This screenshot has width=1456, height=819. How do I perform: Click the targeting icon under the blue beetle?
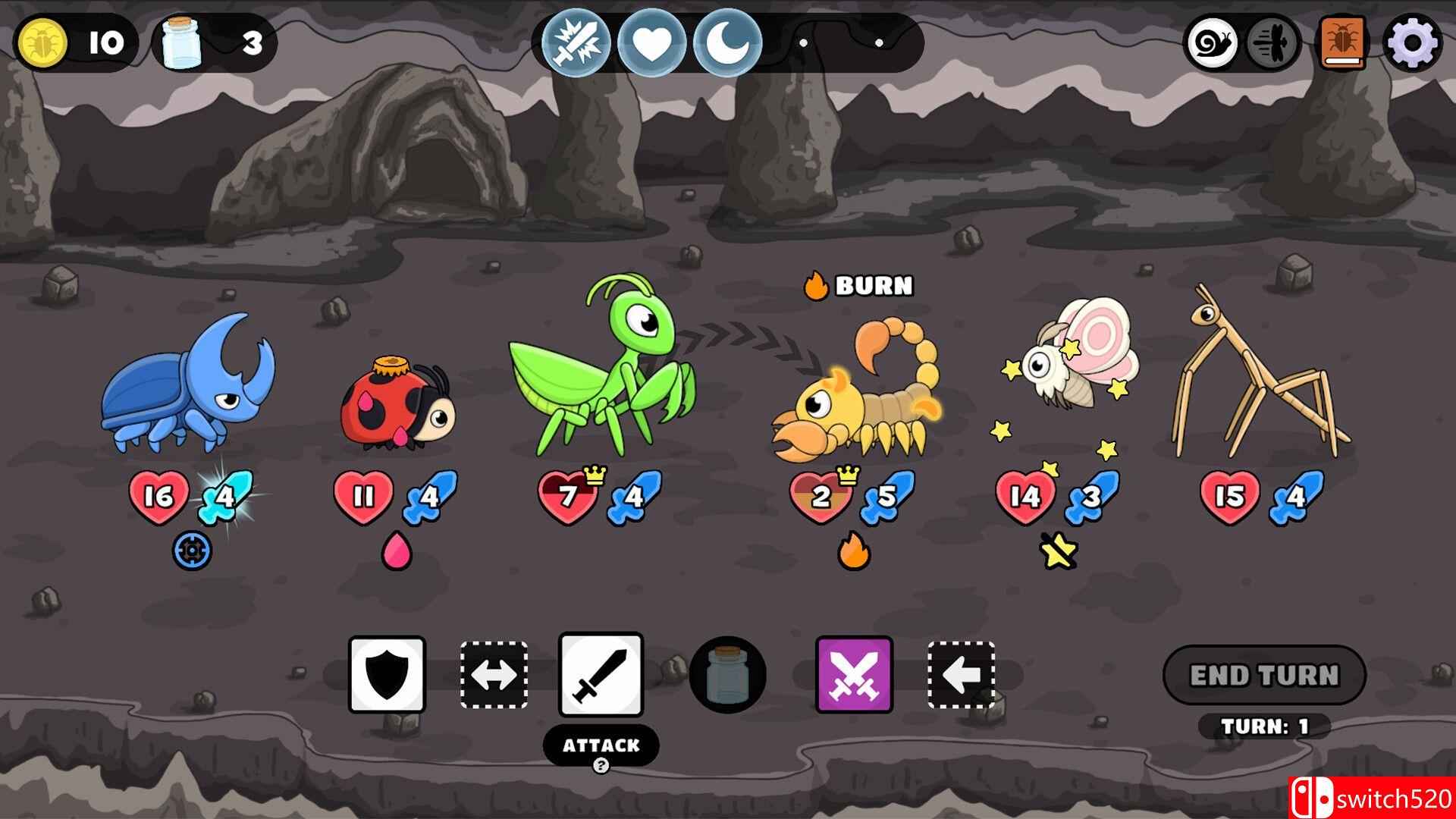coord(191,551)
